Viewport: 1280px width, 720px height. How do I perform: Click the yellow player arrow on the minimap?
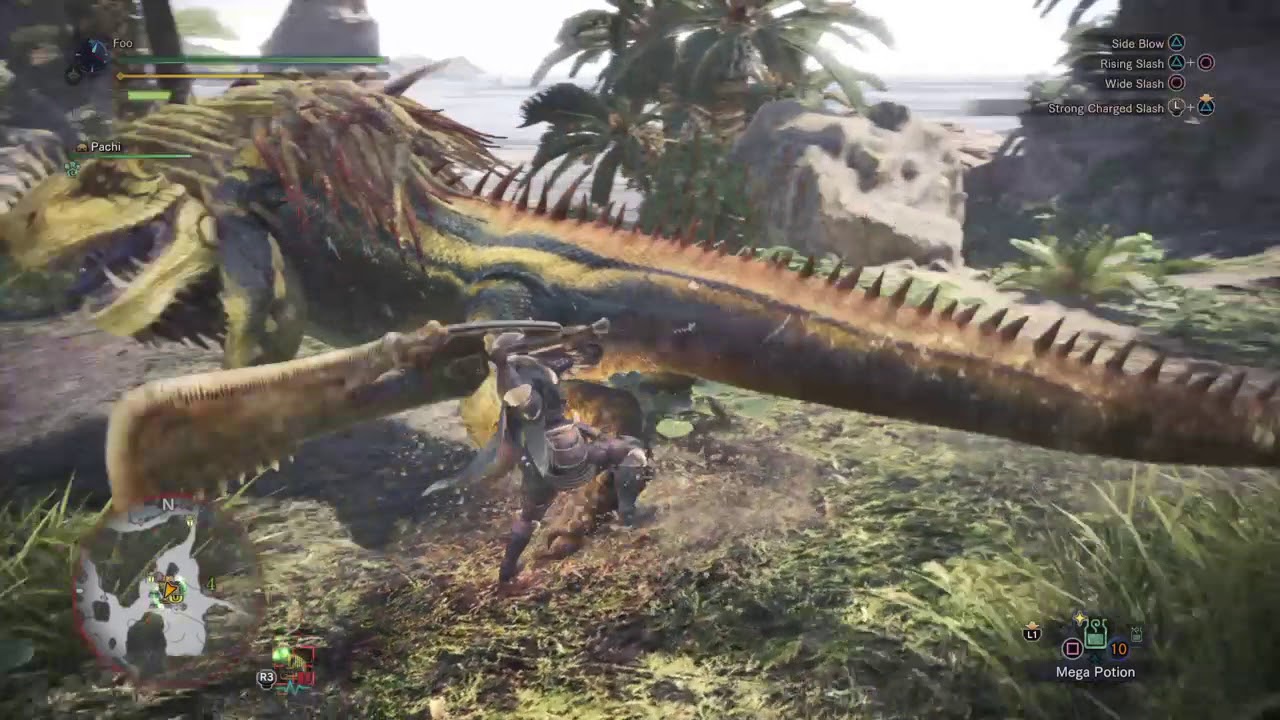171,592
